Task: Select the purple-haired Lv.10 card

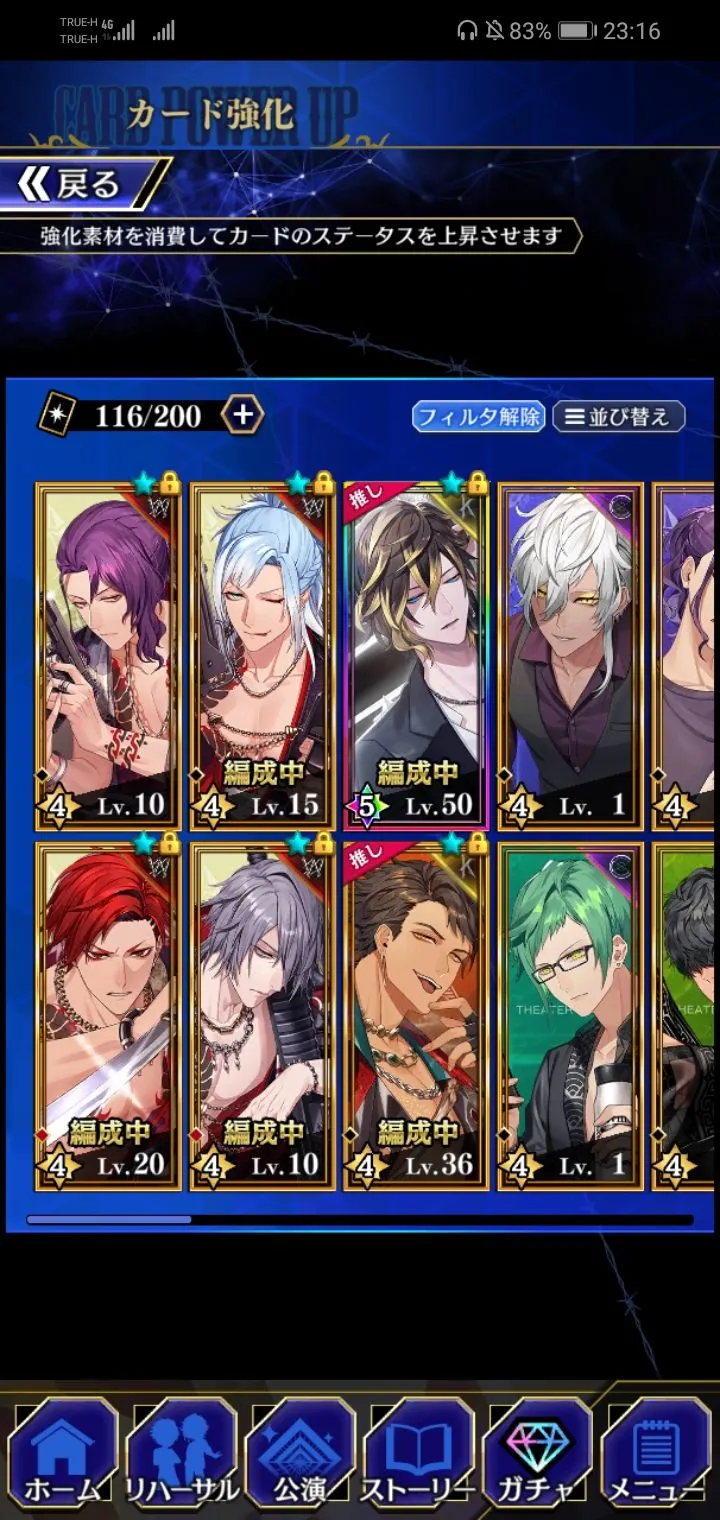Action: point(109,656)
